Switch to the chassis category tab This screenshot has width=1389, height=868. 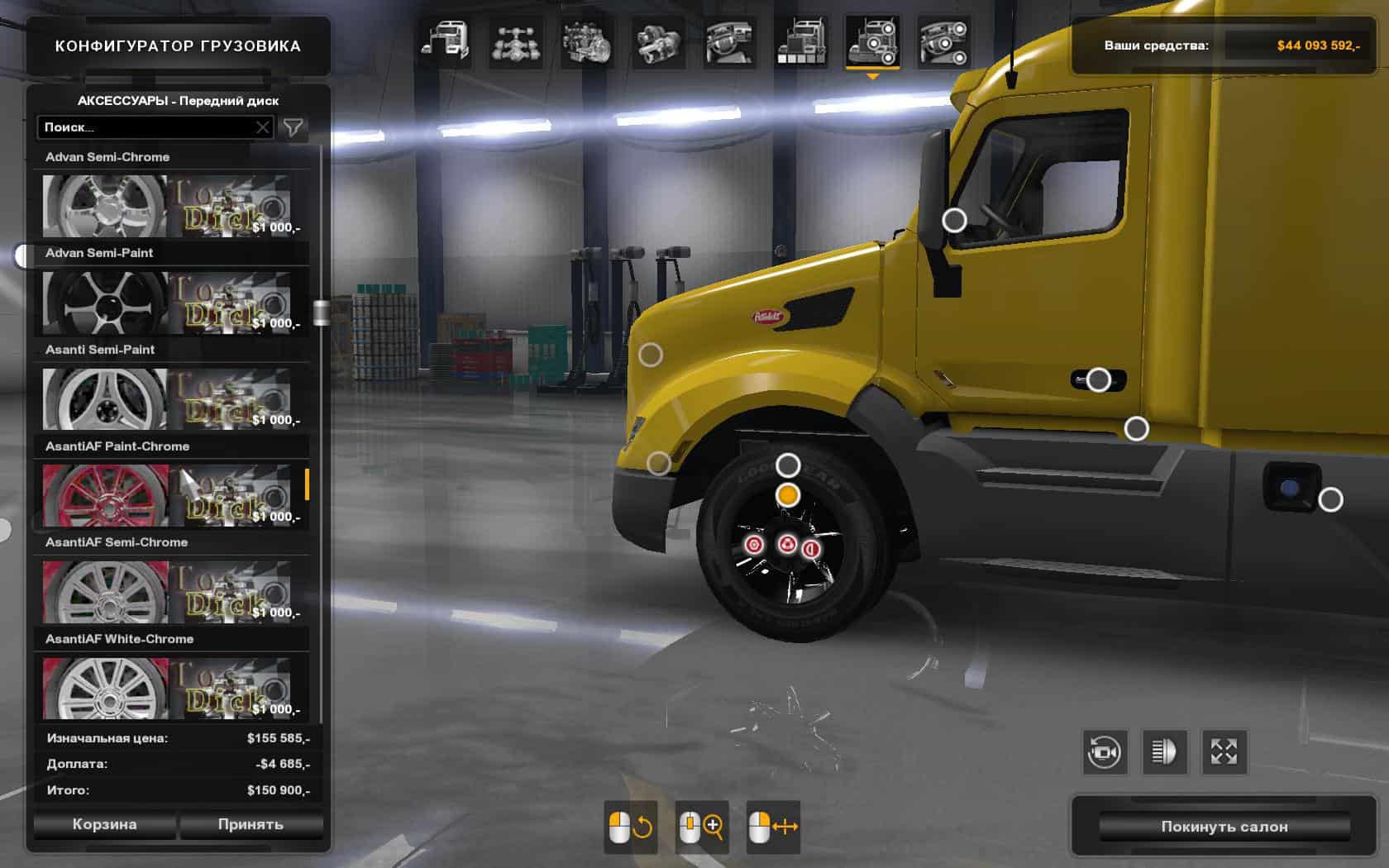coord(516,41)
